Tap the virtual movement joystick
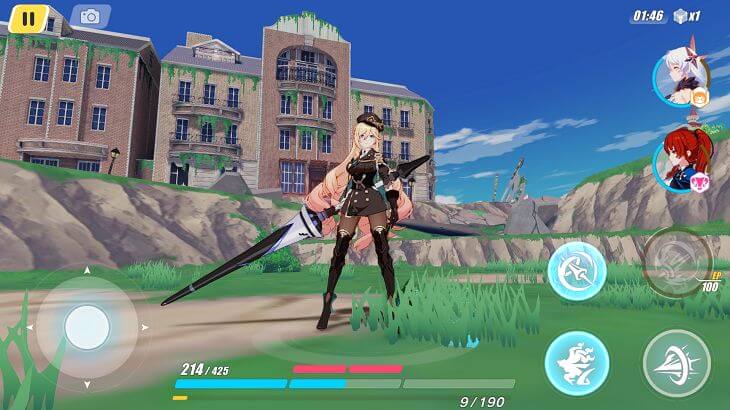Image resolution: width=730 pixels, height=410 pixels. [87, 326]
